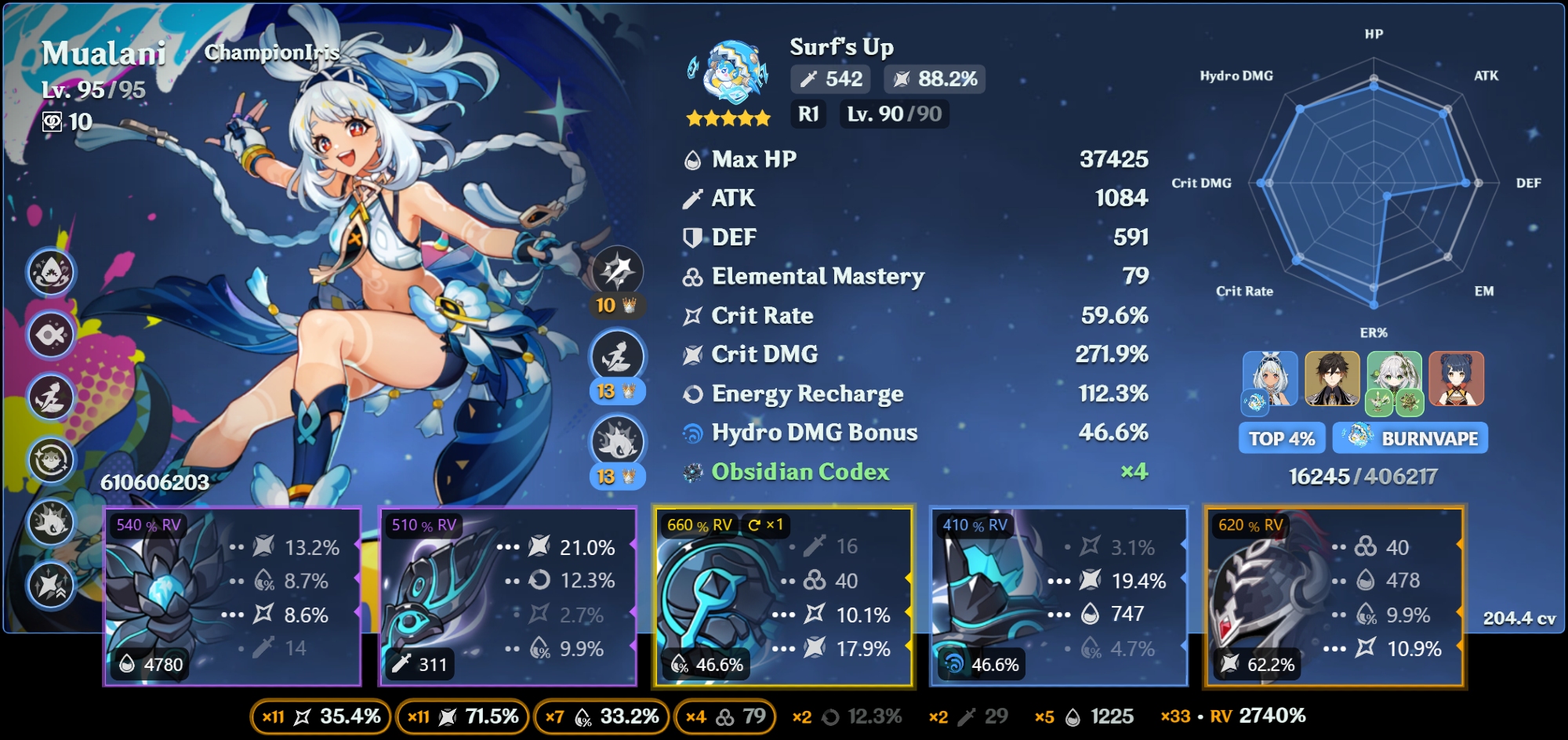Select the flower artifact with 4780 HP
This screenshot has width=1568, height=740.
(232, 596)
